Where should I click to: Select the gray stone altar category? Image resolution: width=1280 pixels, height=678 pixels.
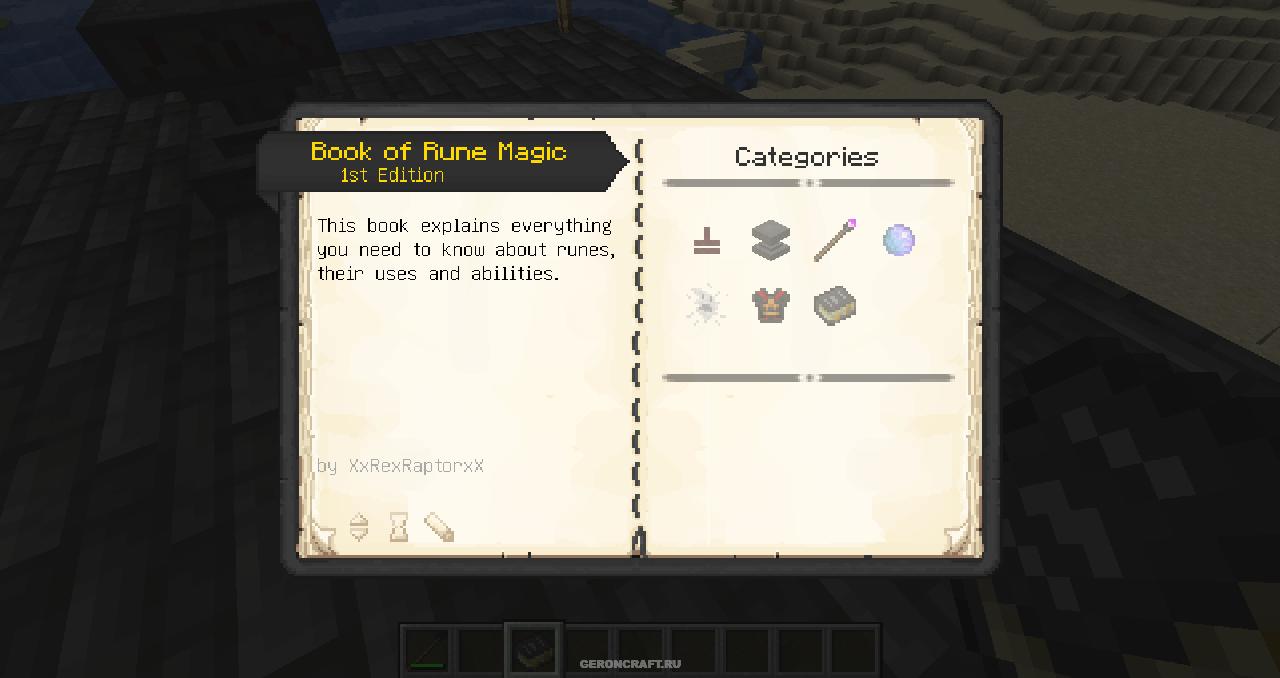[x=770, y=241]
